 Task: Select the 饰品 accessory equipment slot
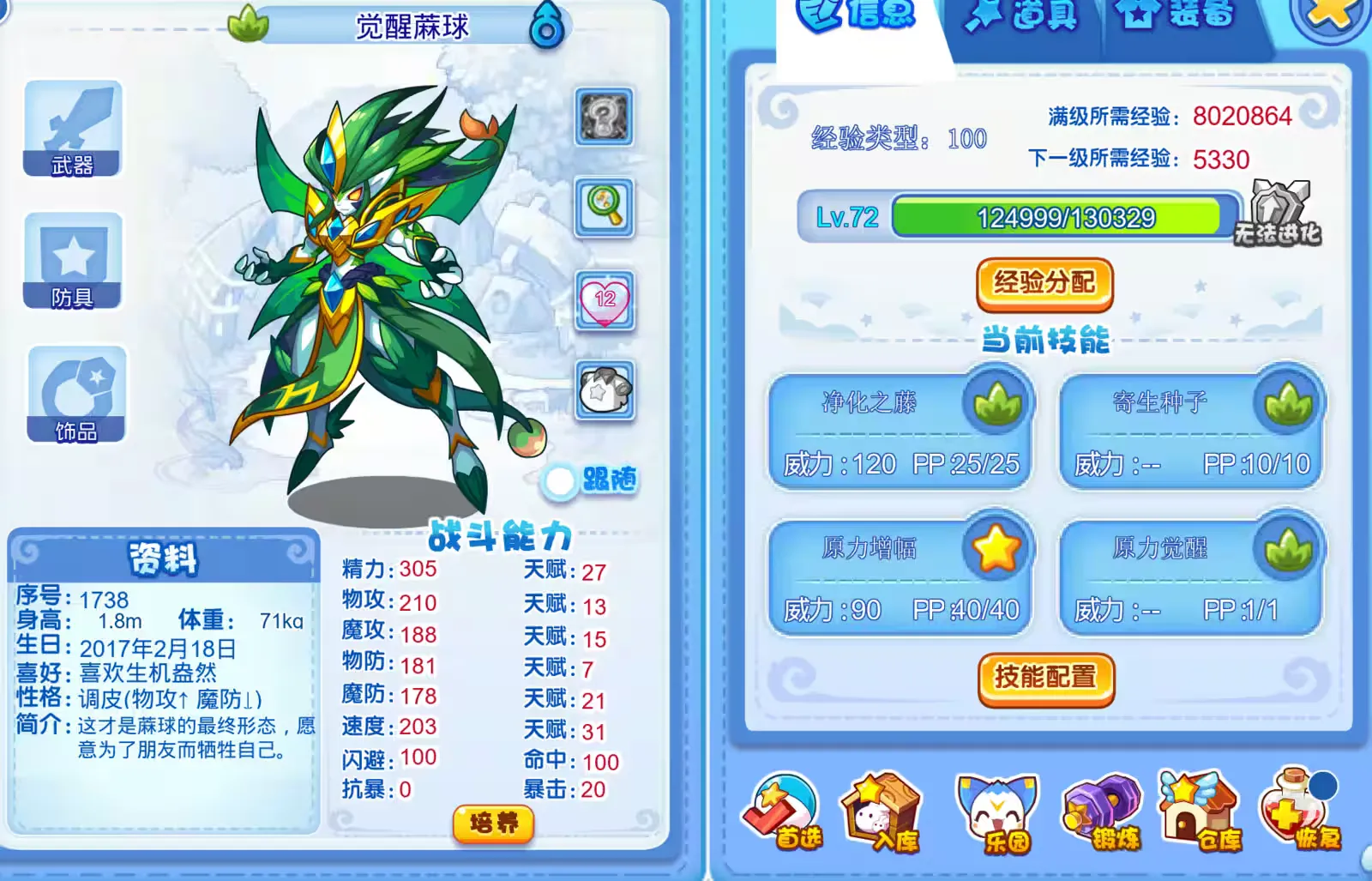click(x=76, y=395)
